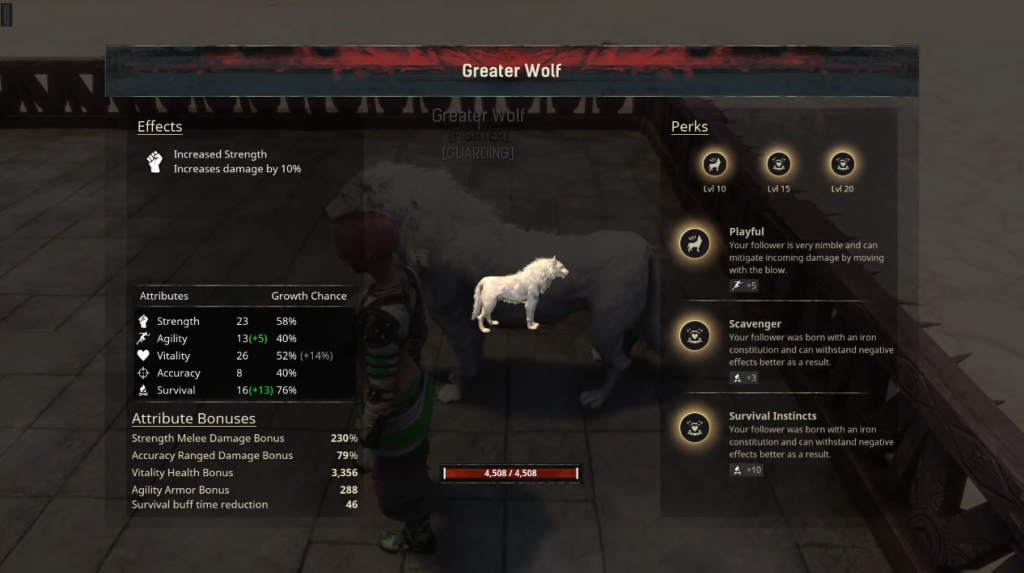Select the Lvl 10 perk icon
Screen dimensions: 1024x573
[715, 164]
